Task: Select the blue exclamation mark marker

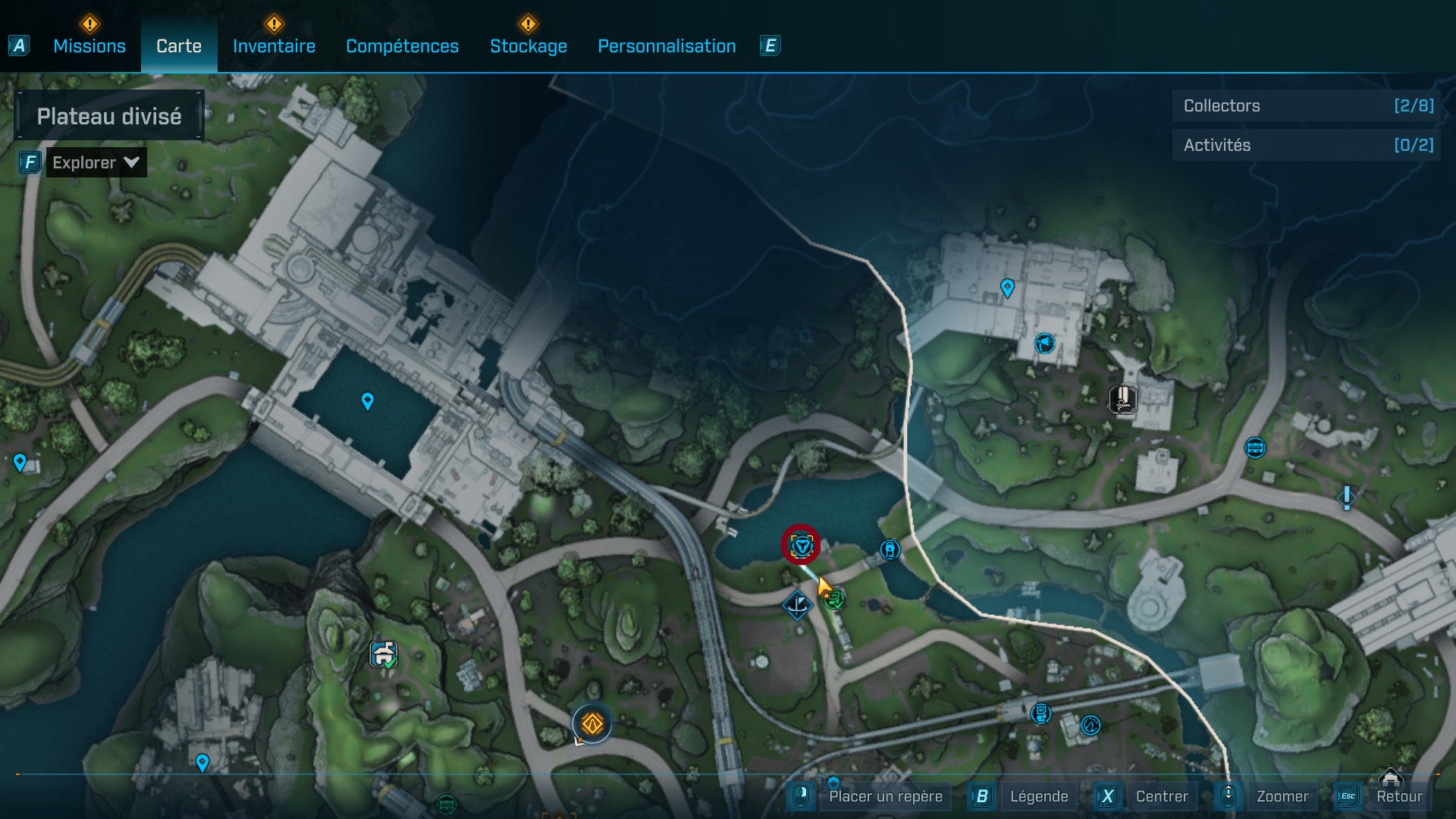Action: click(1346, 497)
